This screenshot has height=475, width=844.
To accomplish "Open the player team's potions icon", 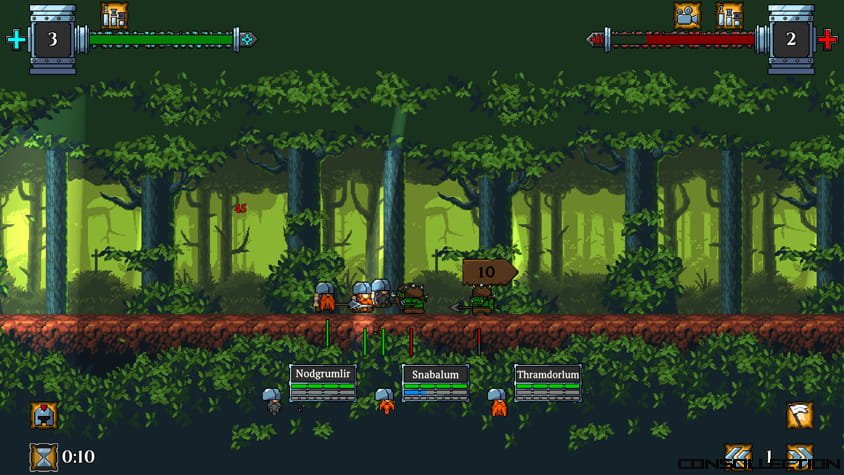I will 114,15.
